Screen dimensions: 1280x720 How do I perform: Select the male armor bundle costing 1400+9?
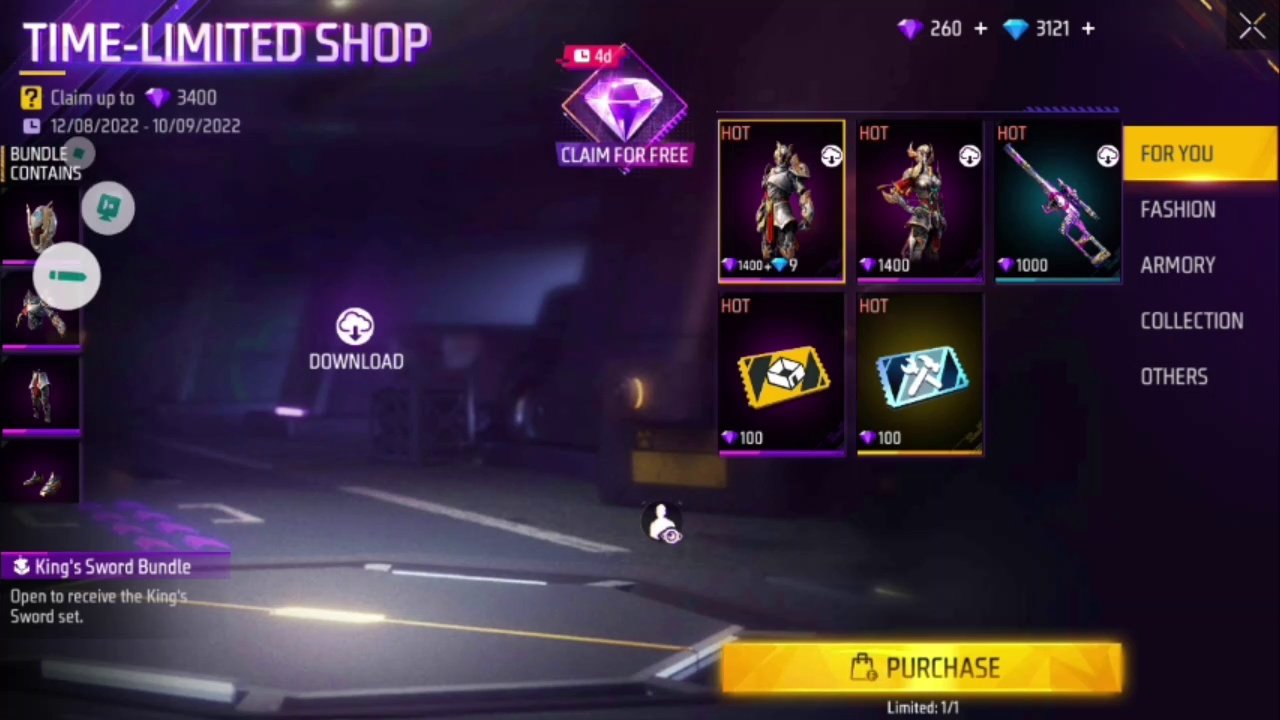(x=781, y=202)
